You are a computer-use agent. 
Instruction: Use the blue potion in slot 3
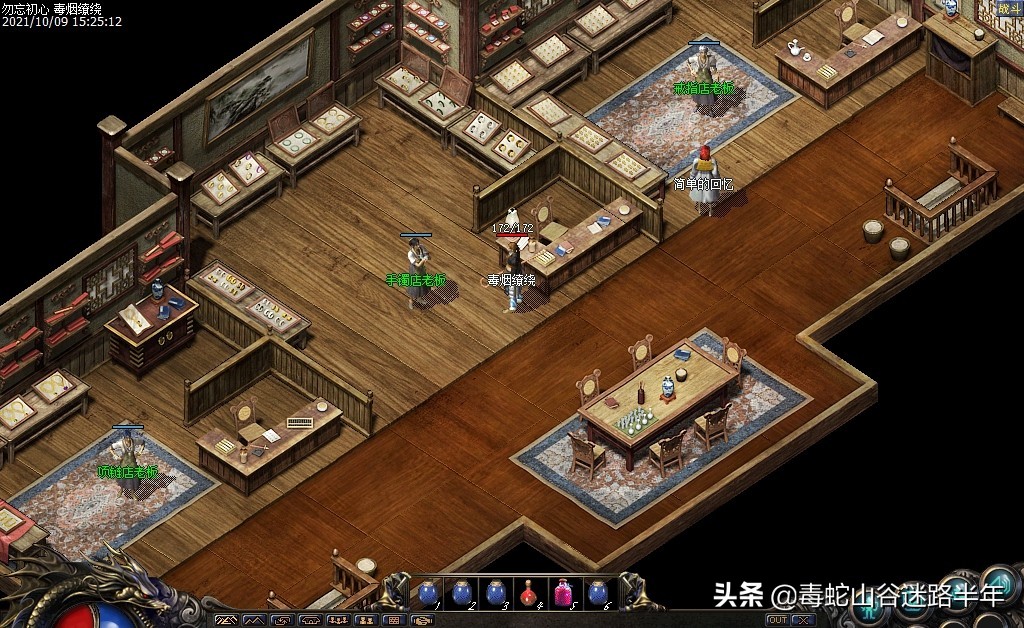click(x=496, y=593)
